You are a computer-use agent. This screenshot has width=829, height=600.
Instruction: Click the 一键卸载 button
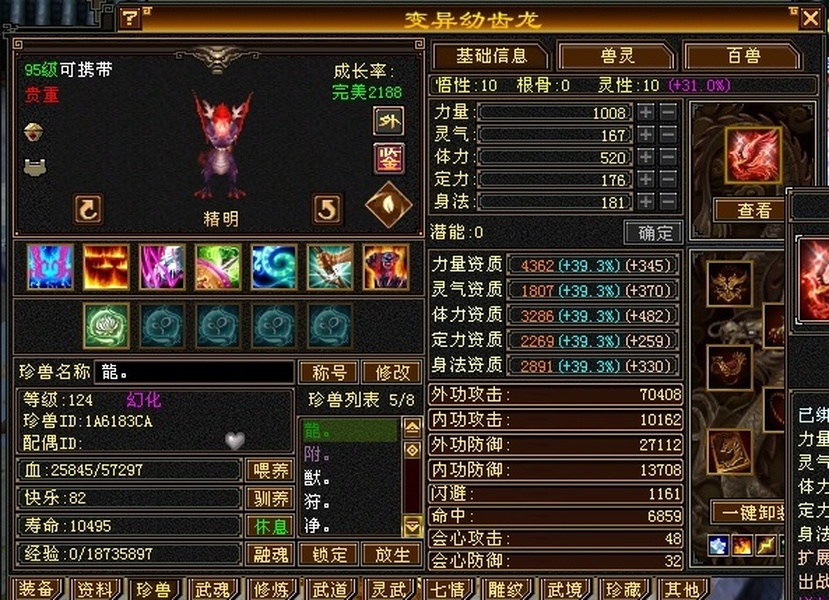pos(750,512)
